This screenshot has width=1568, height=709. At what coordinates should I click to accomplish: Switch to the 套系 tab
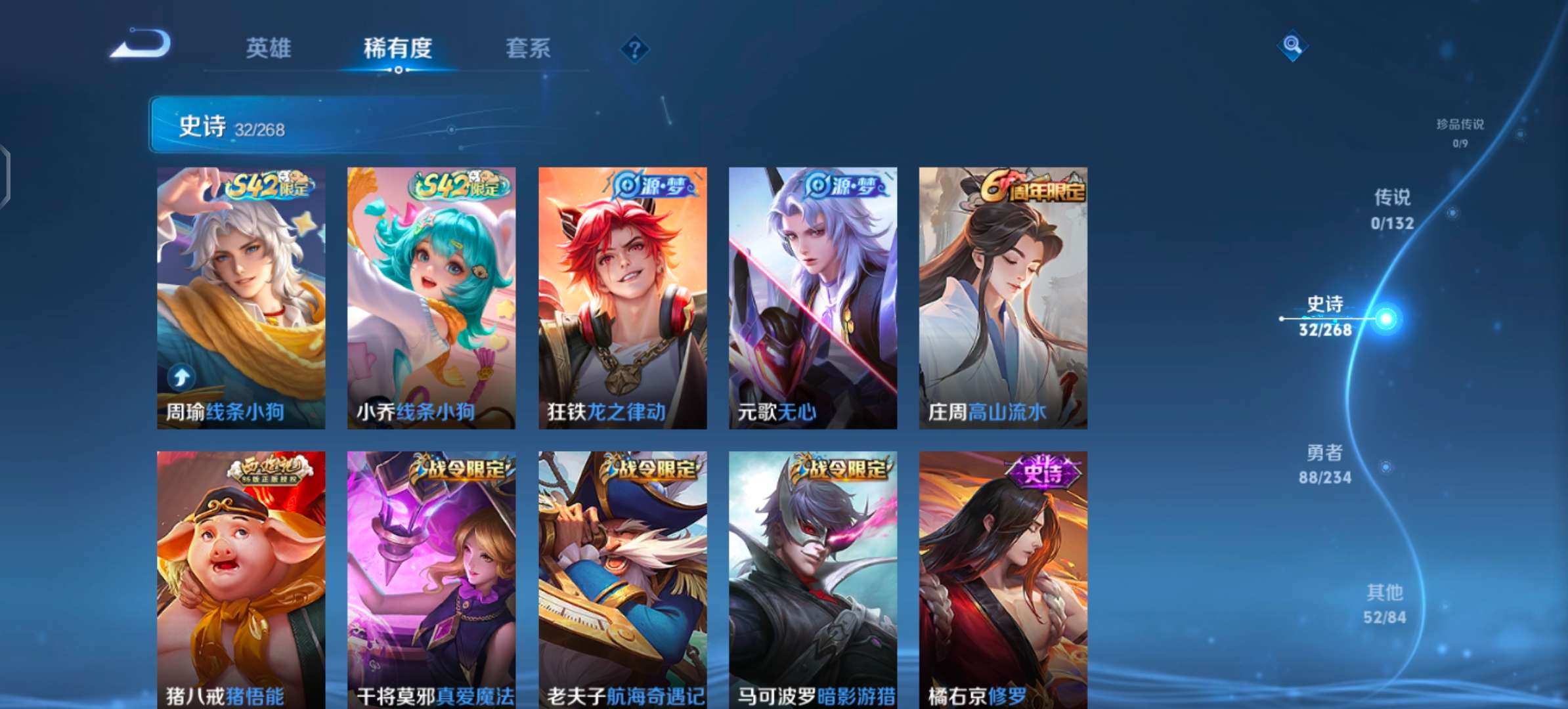coord(528,49)
